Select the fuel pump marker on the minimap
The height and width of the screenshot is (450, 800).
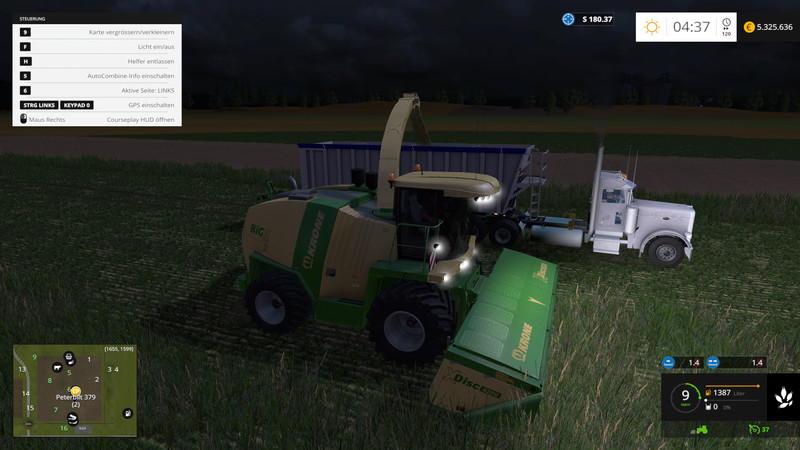(x=128, y=414)
